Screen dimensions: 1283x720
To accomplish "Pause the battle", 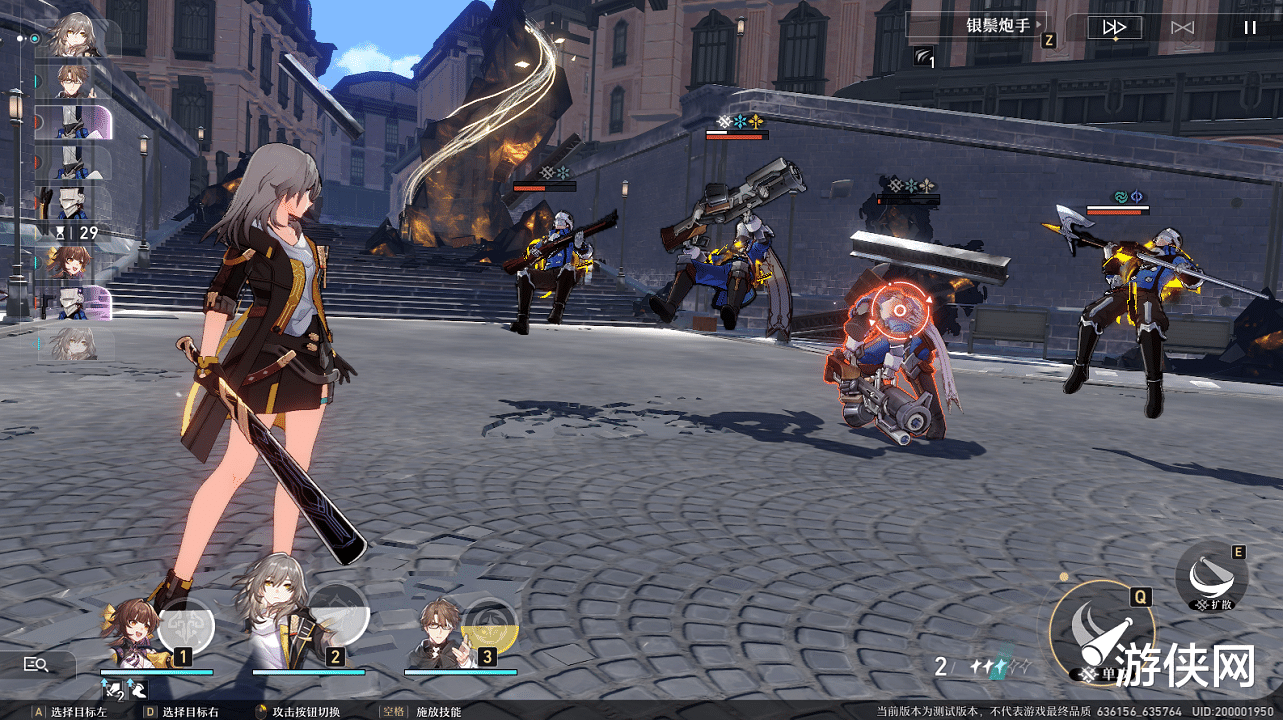I will [x=1249, y=28].
